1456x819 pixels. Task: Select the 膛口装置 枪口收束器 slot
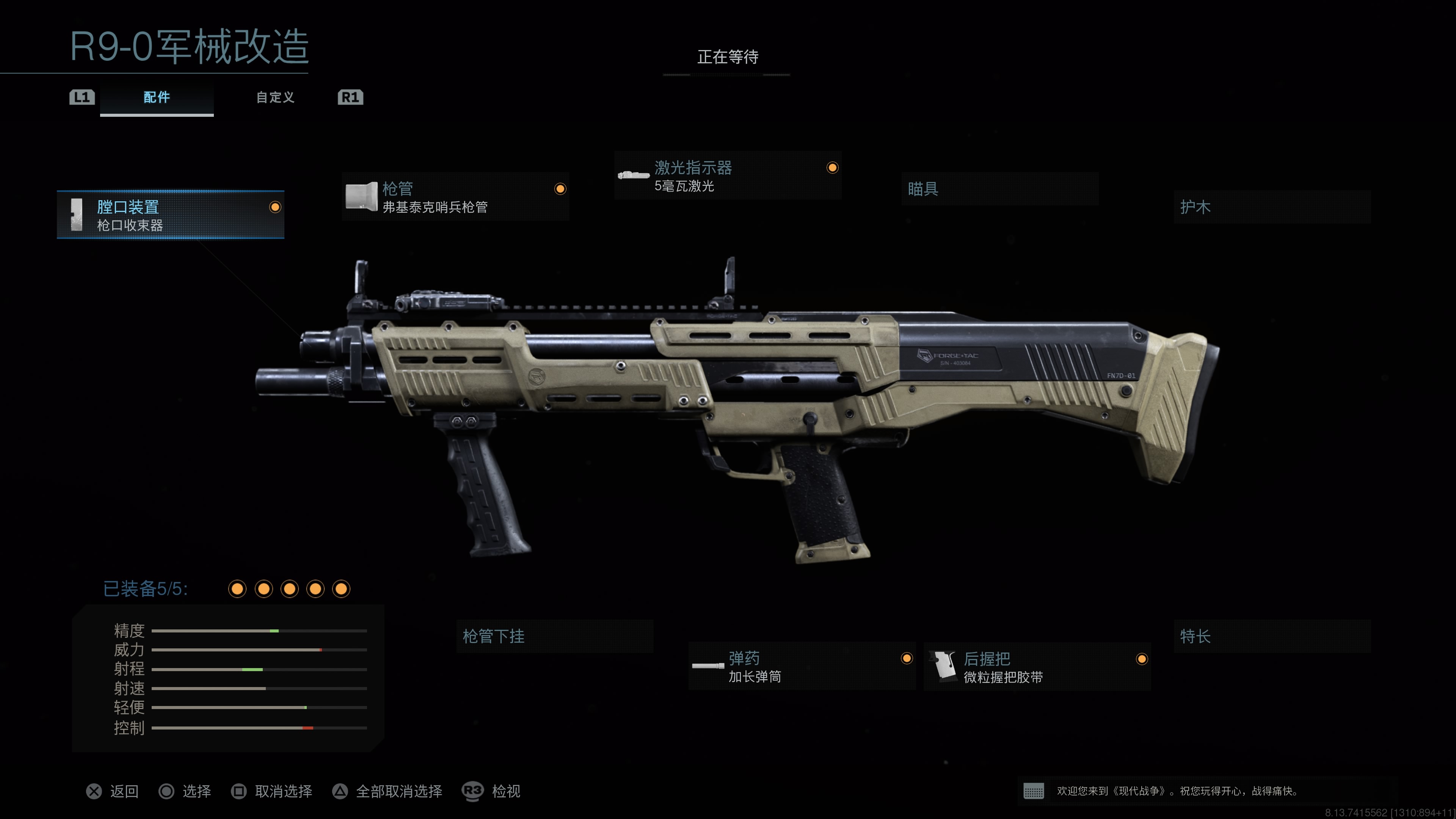pyautogui.click(x=170, y=215)
